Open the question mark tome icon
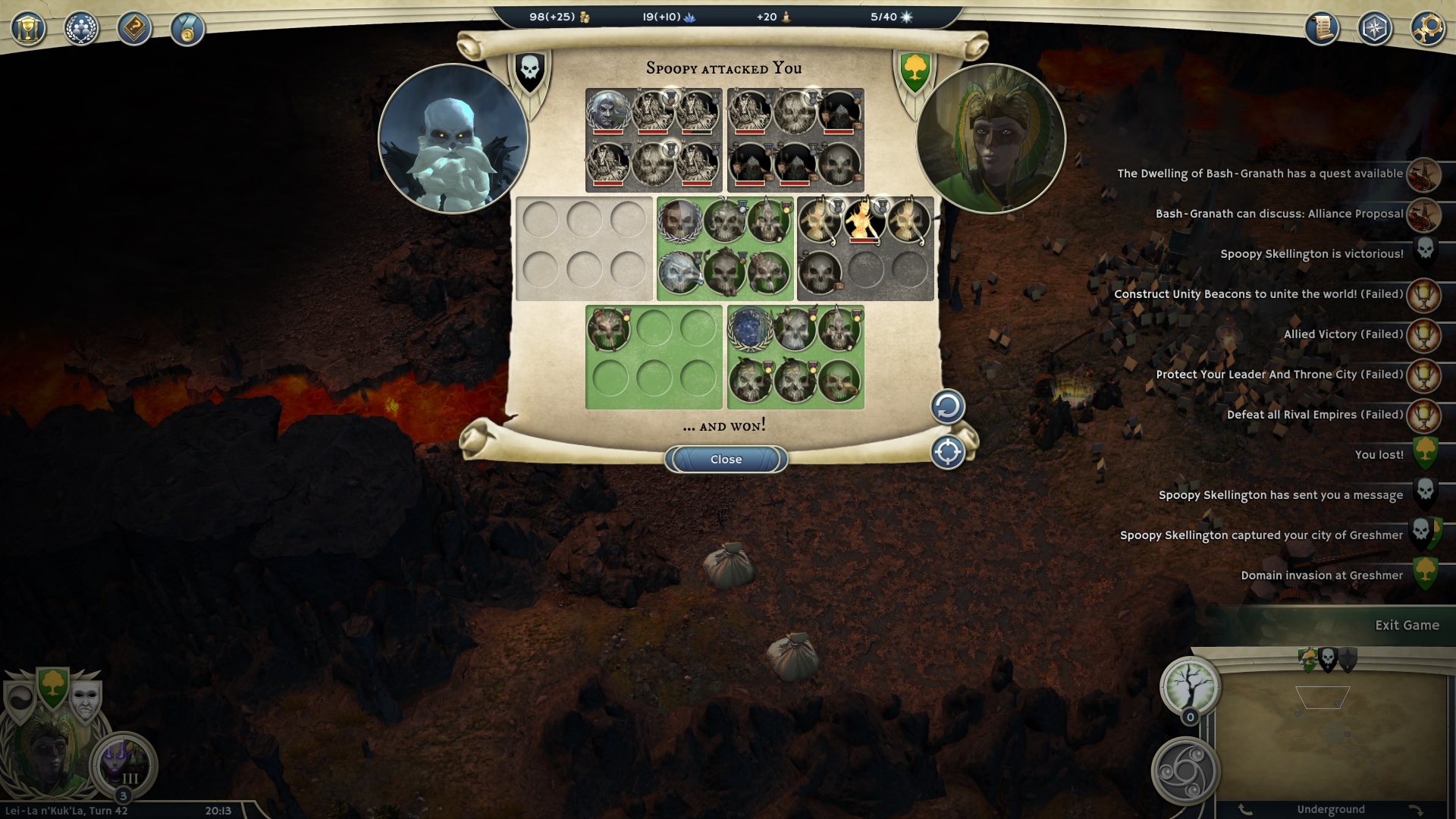Viewport: 1456px width, 819px height. coord(134,29)
